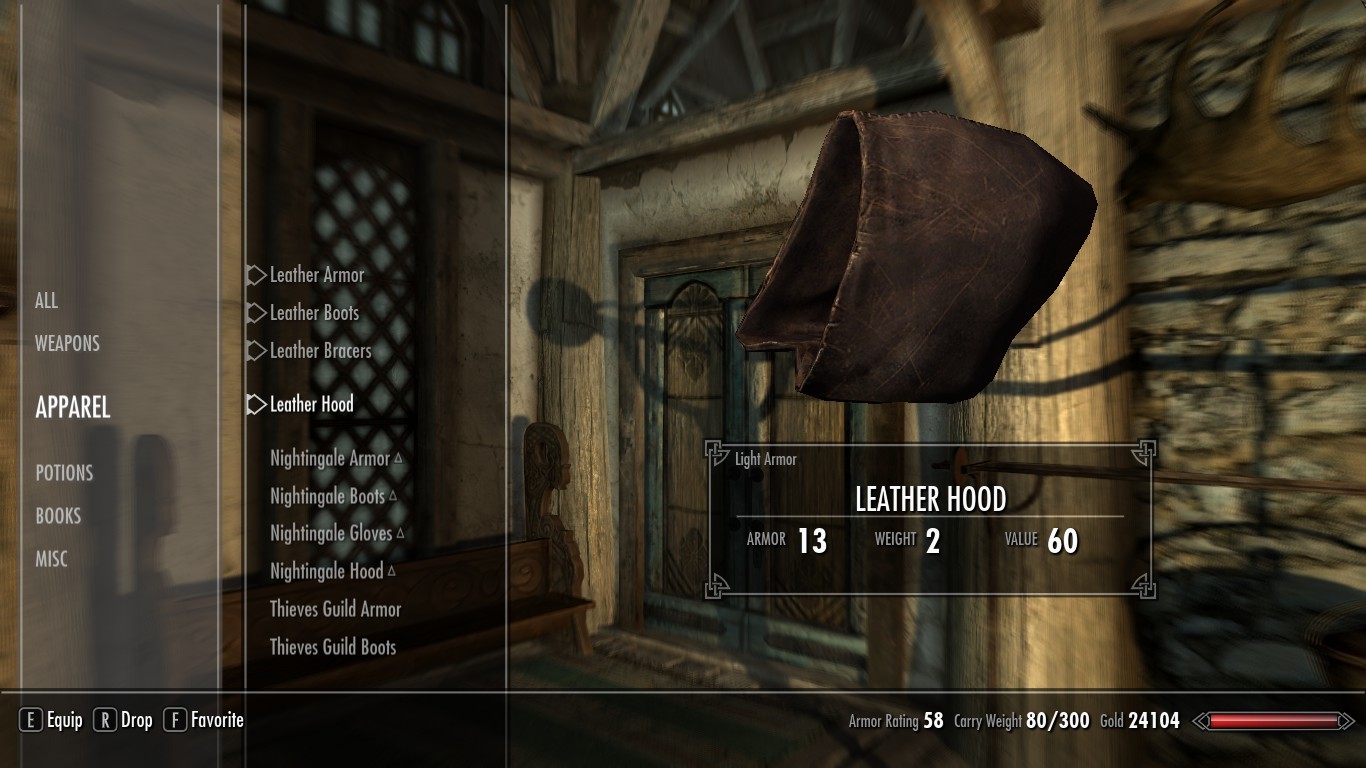Select the Nightingale Gloves item

[x=331, y=534]
